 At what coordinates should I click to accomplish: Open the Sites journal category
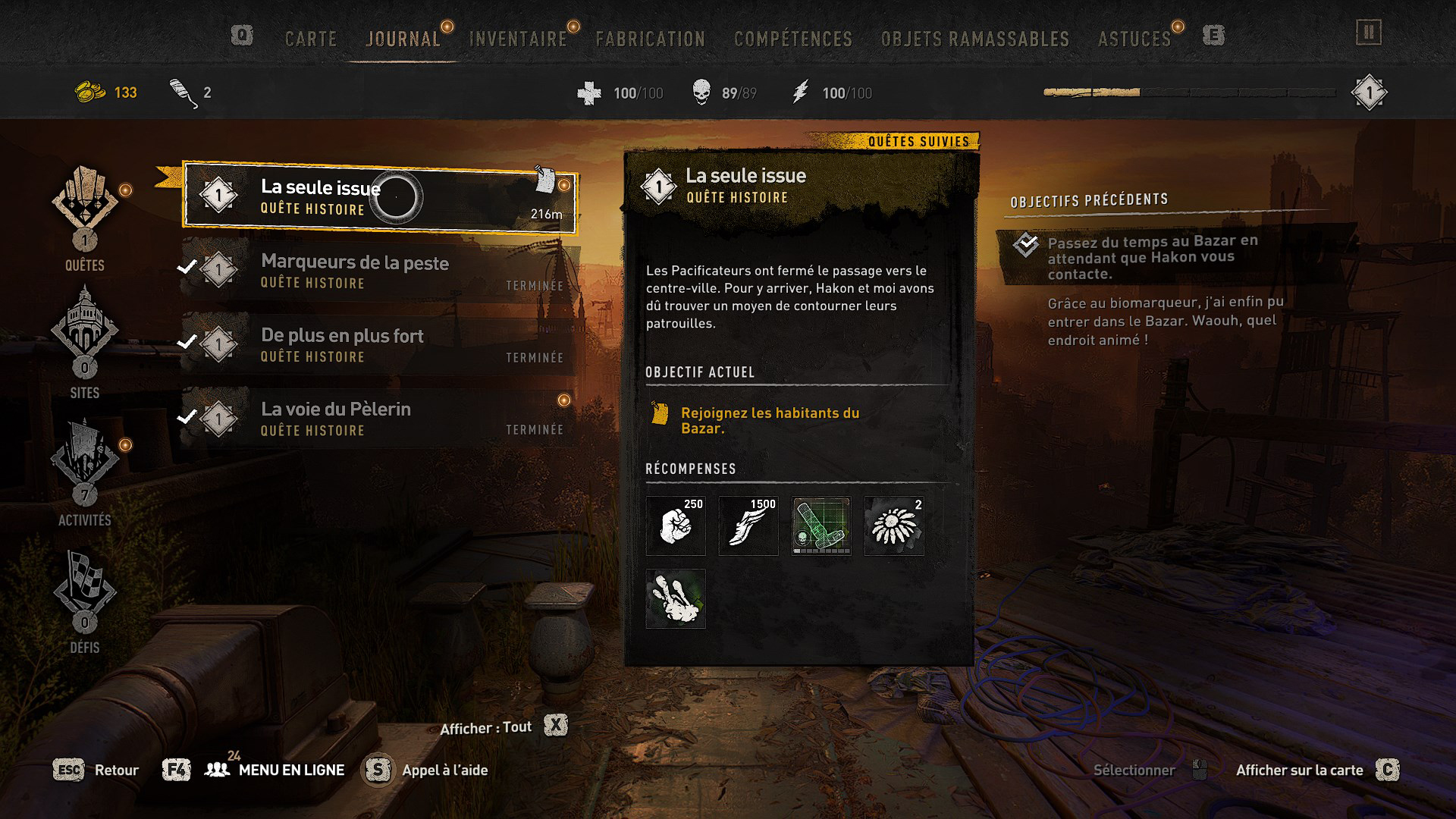click(x=85, y=343)
